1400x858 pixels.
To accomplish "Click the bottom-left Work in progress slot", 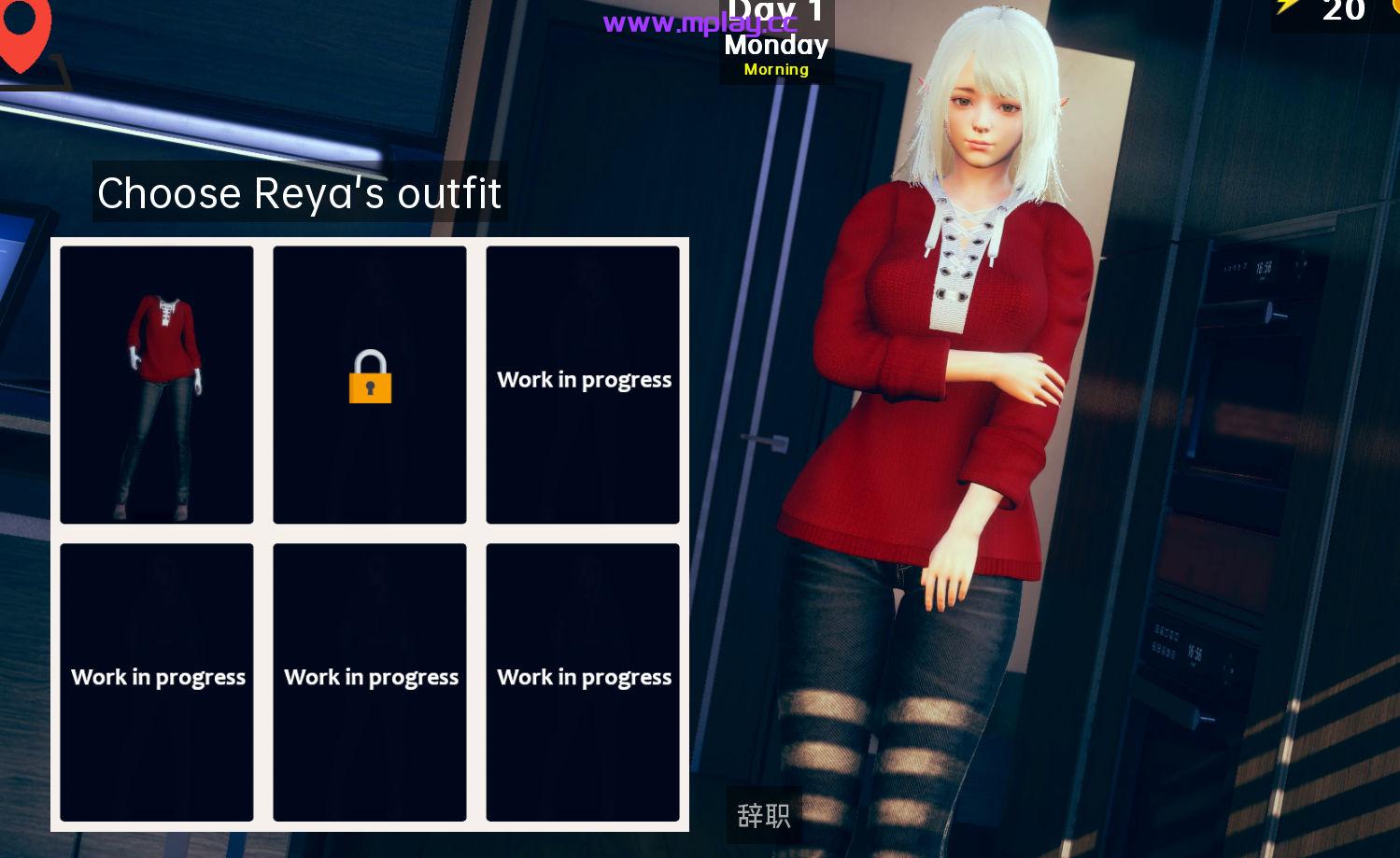I will 156,682.
